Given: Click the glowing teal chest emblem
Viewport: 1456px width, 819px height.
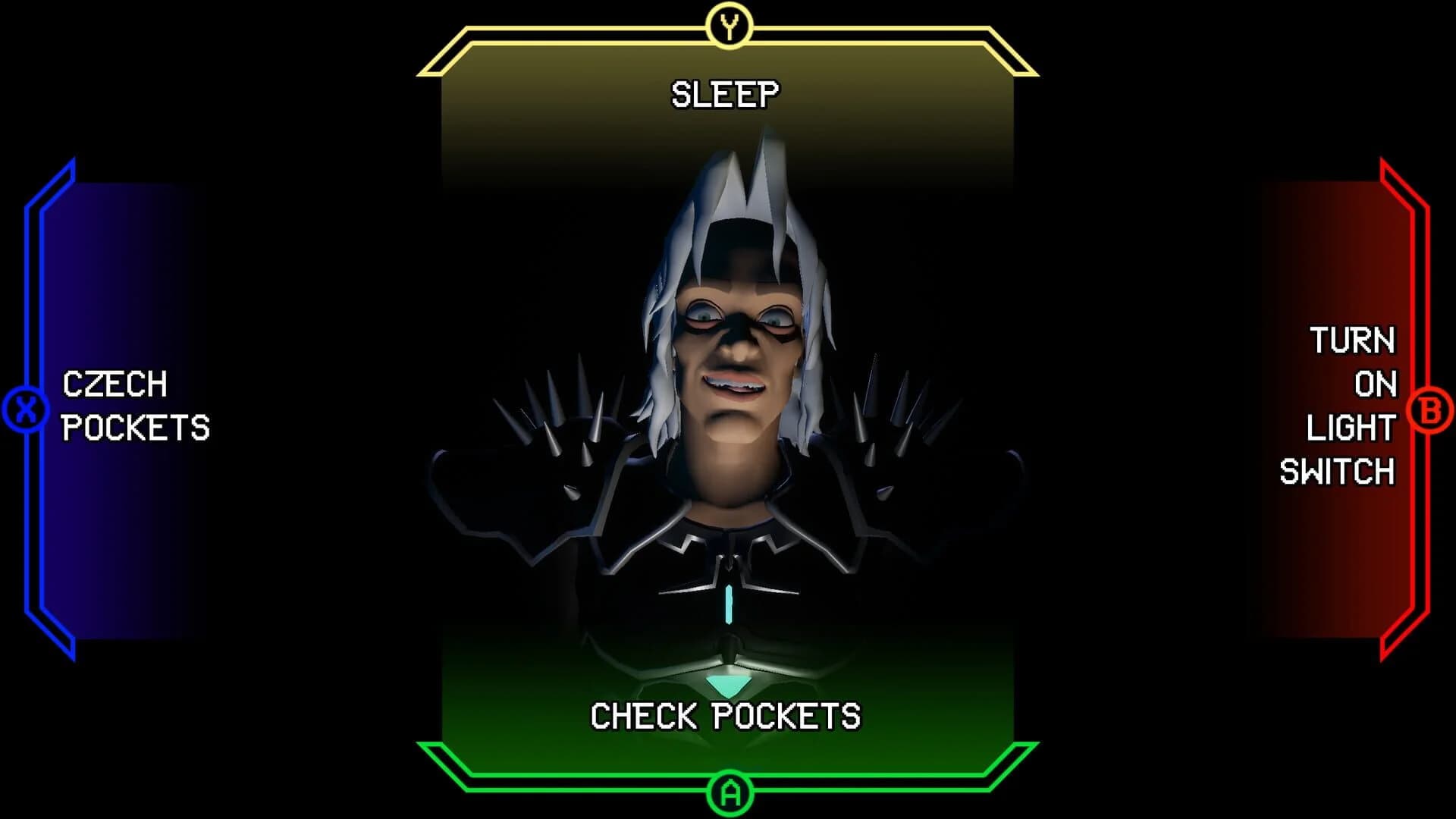Looking at the screenshot, I should pyautogui.click(x=730, y=603).
